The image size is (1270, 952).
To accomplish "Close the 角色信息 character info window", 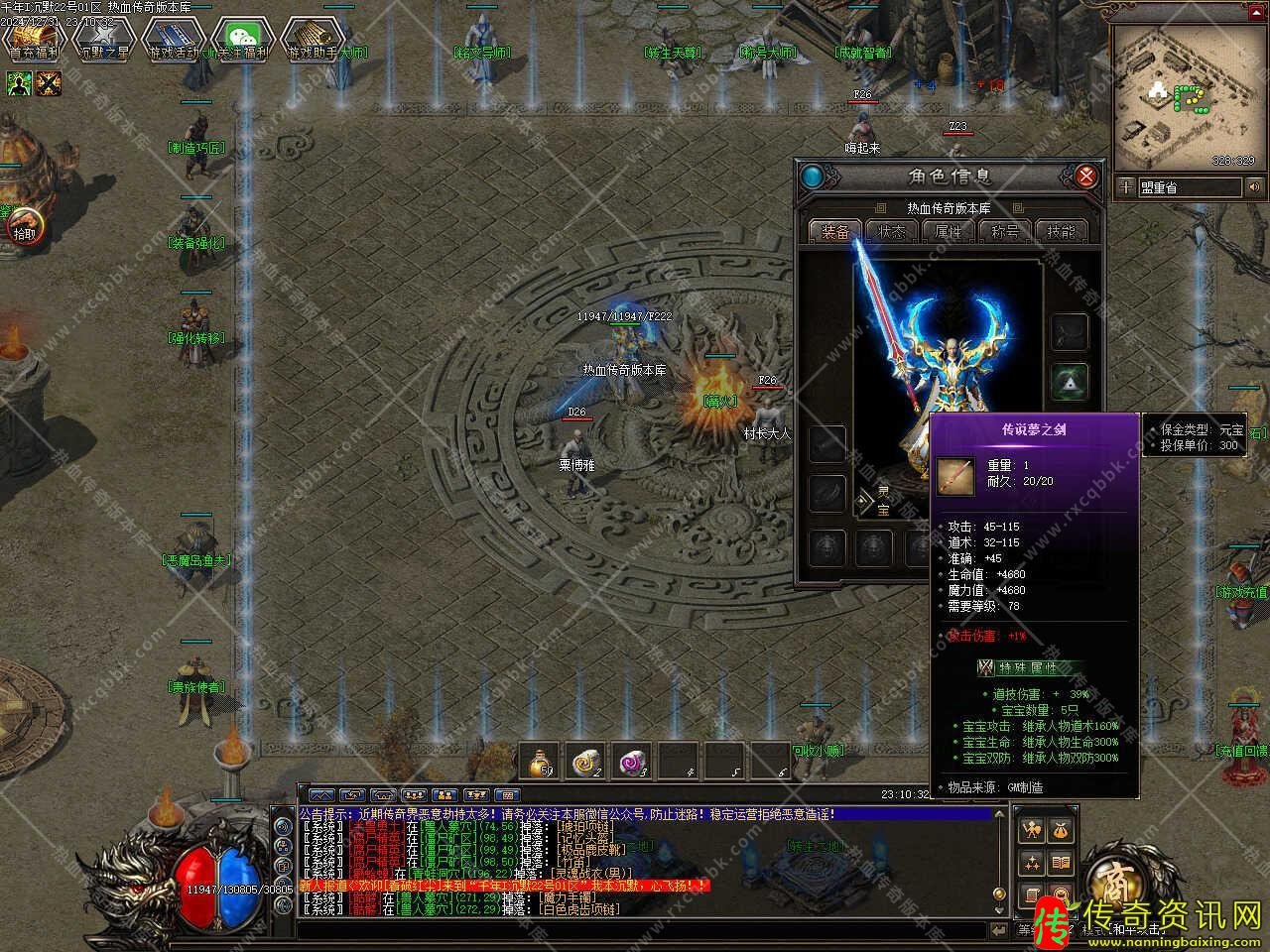I will [1086, 178].
